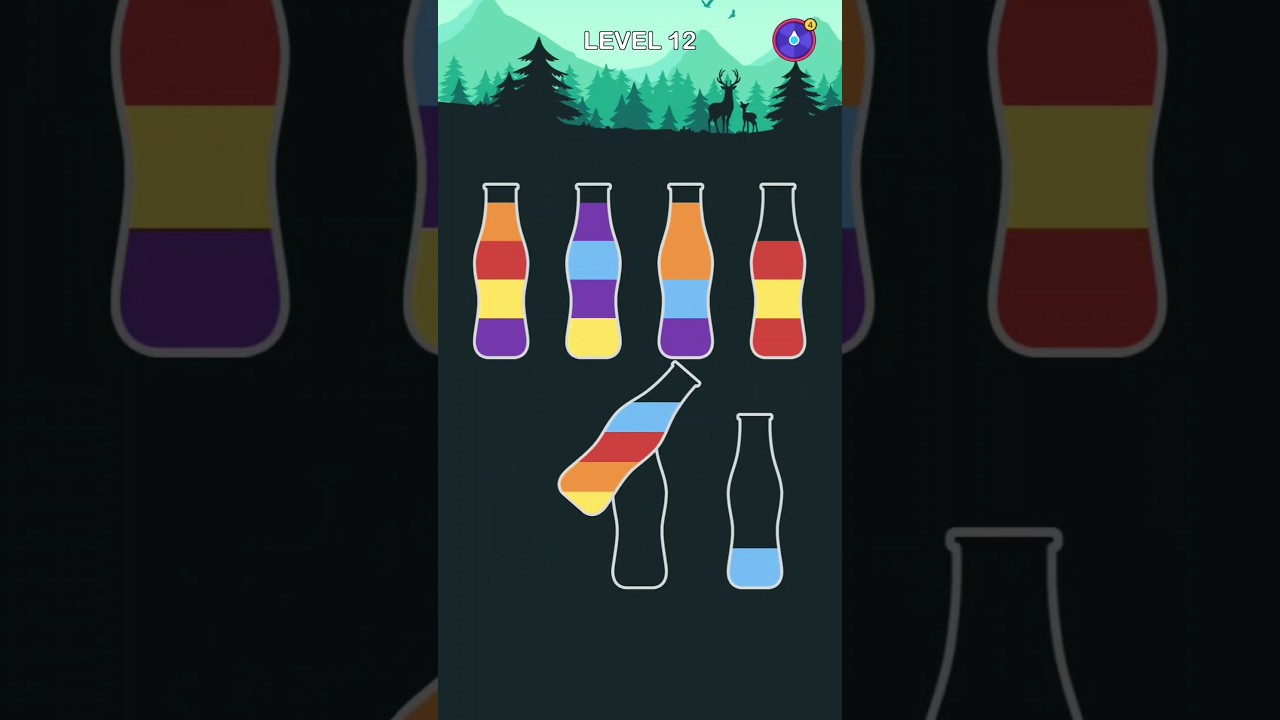The height and width of the screenshot is (720, 1280).
Task: Select the bottle with orange on top and purple at the bottom
Action: pos(501,272)
